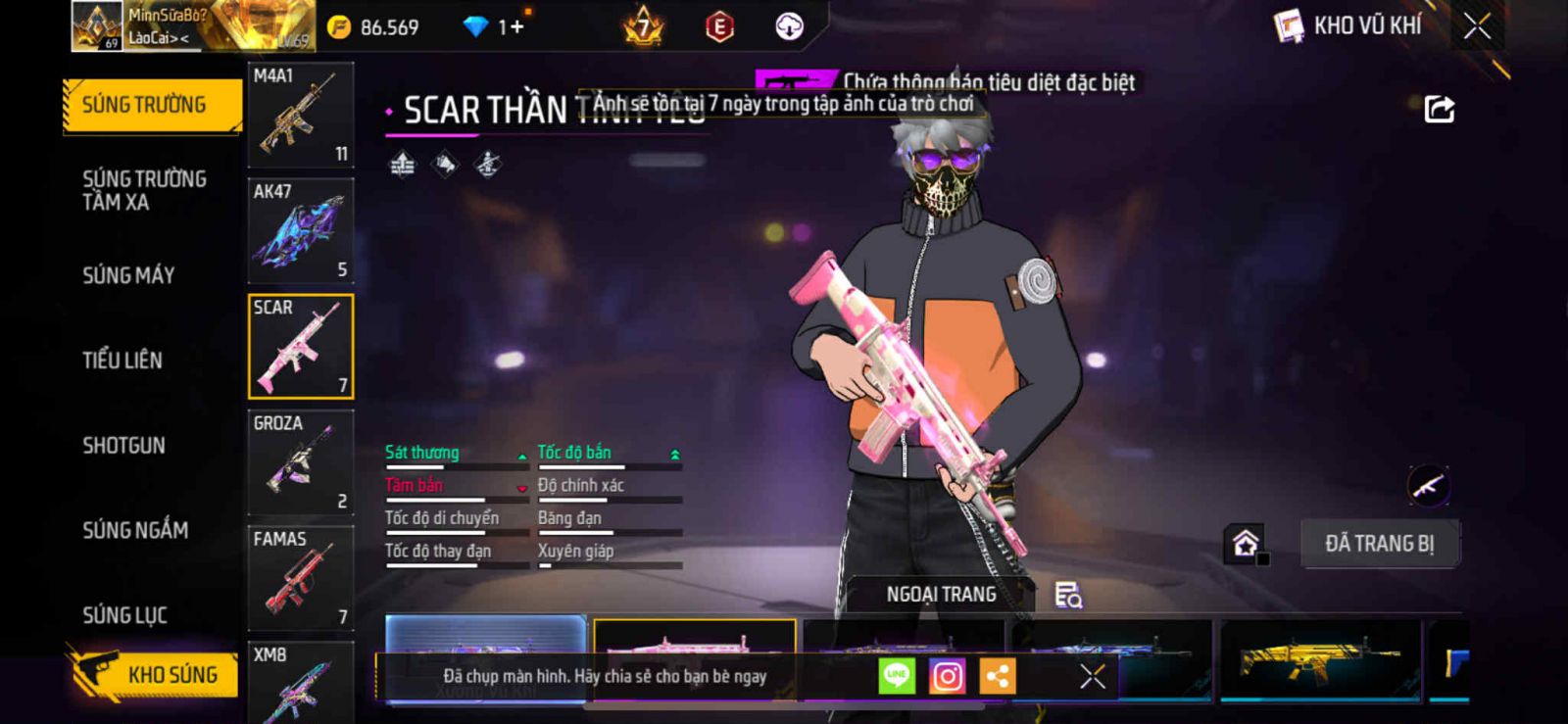The width and height of the screenshot is (1568, 724).
Task: Switch to SÚNG LỤC category
Action: [124, 615]
